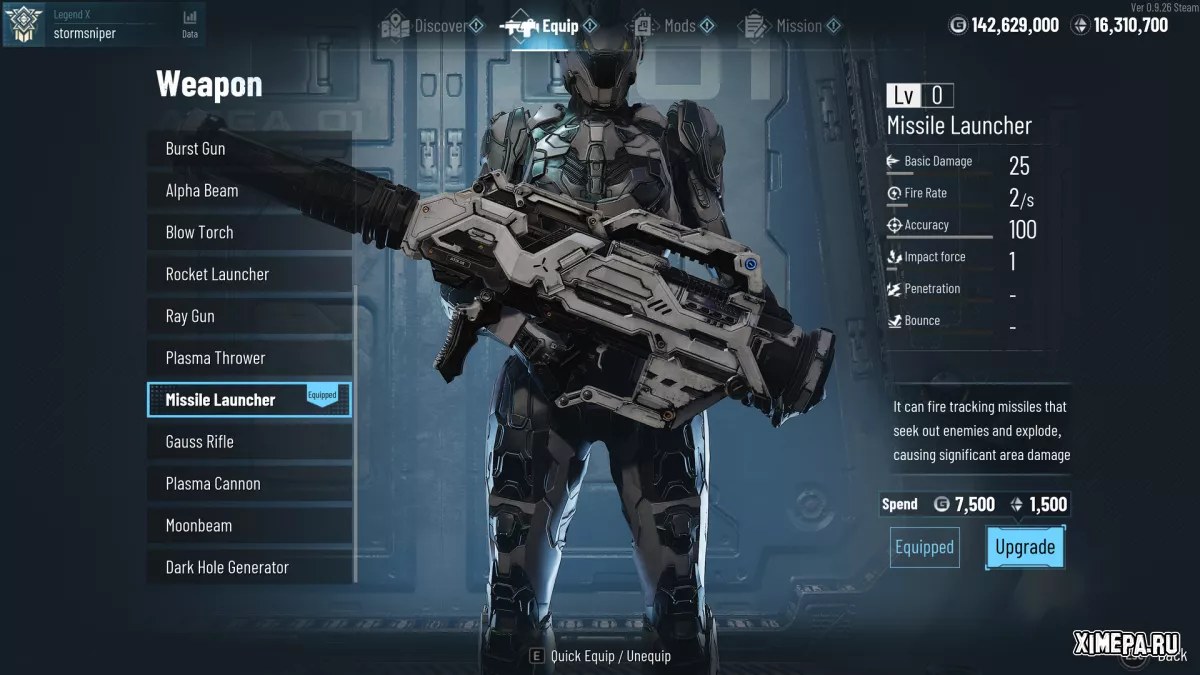This screenshot has width=1200, height=675.
Task: Open the Equip tab
Action: click(550, 26)
